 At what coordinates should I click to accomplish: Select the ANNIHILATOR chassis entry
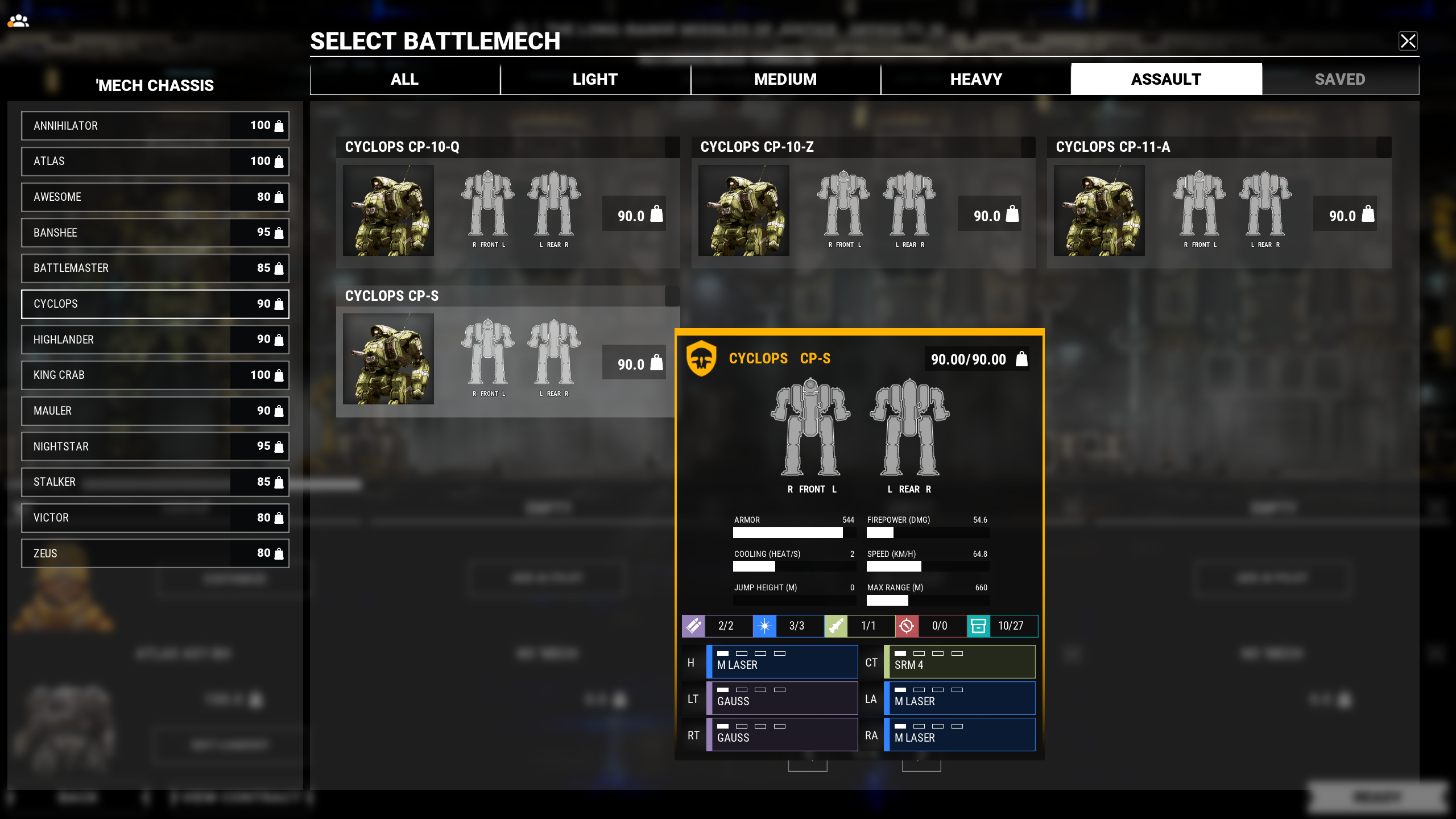[x=155, y=126]
